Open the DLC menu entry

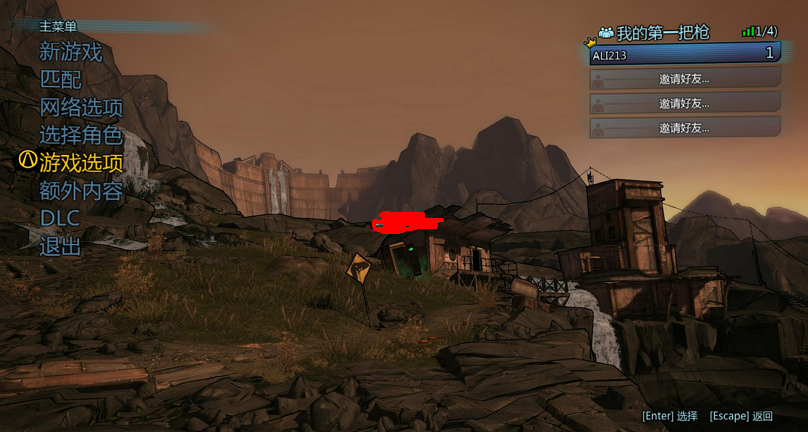click(x=60, y=217)
